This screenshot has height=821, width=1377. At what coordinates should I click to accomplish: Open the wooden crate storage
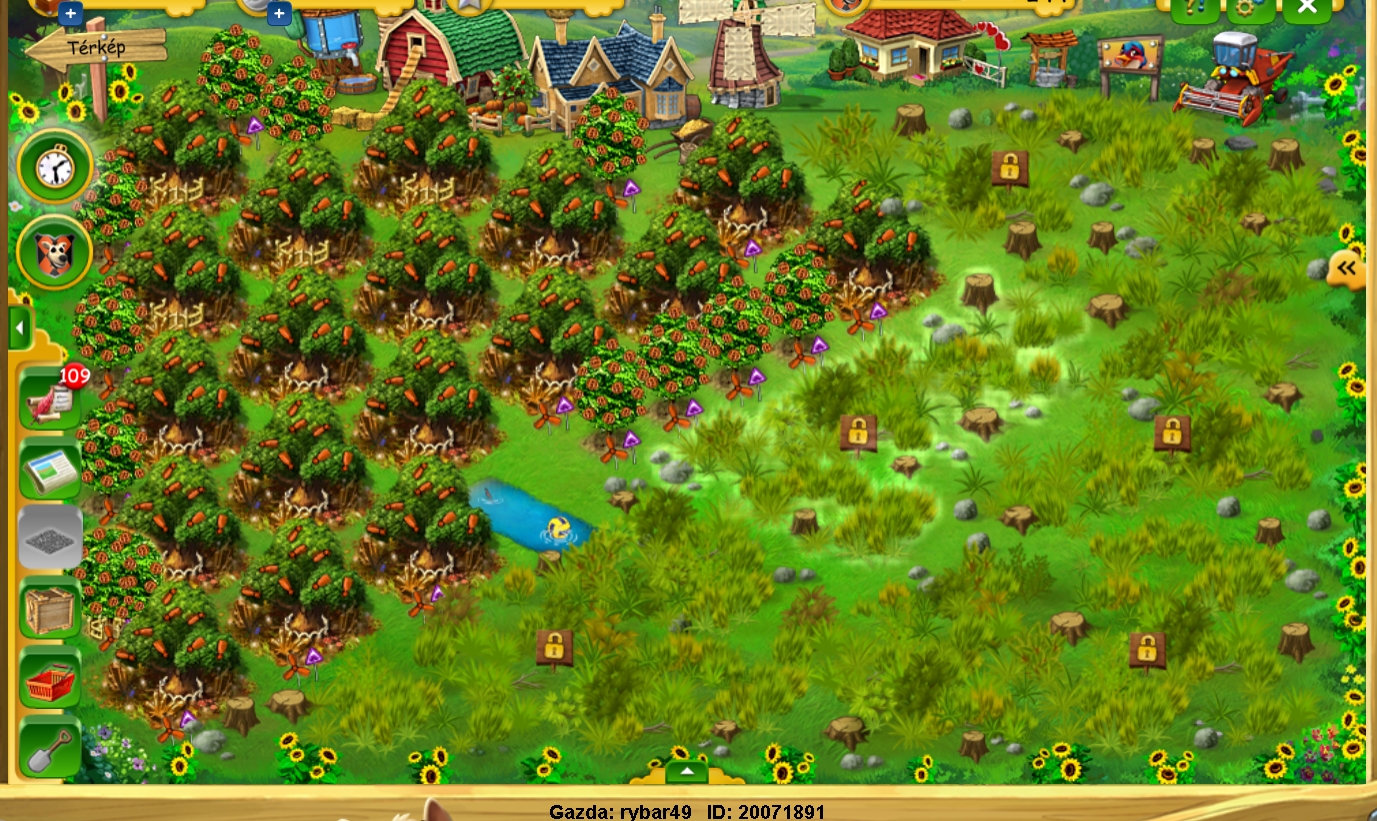[50, 610]
